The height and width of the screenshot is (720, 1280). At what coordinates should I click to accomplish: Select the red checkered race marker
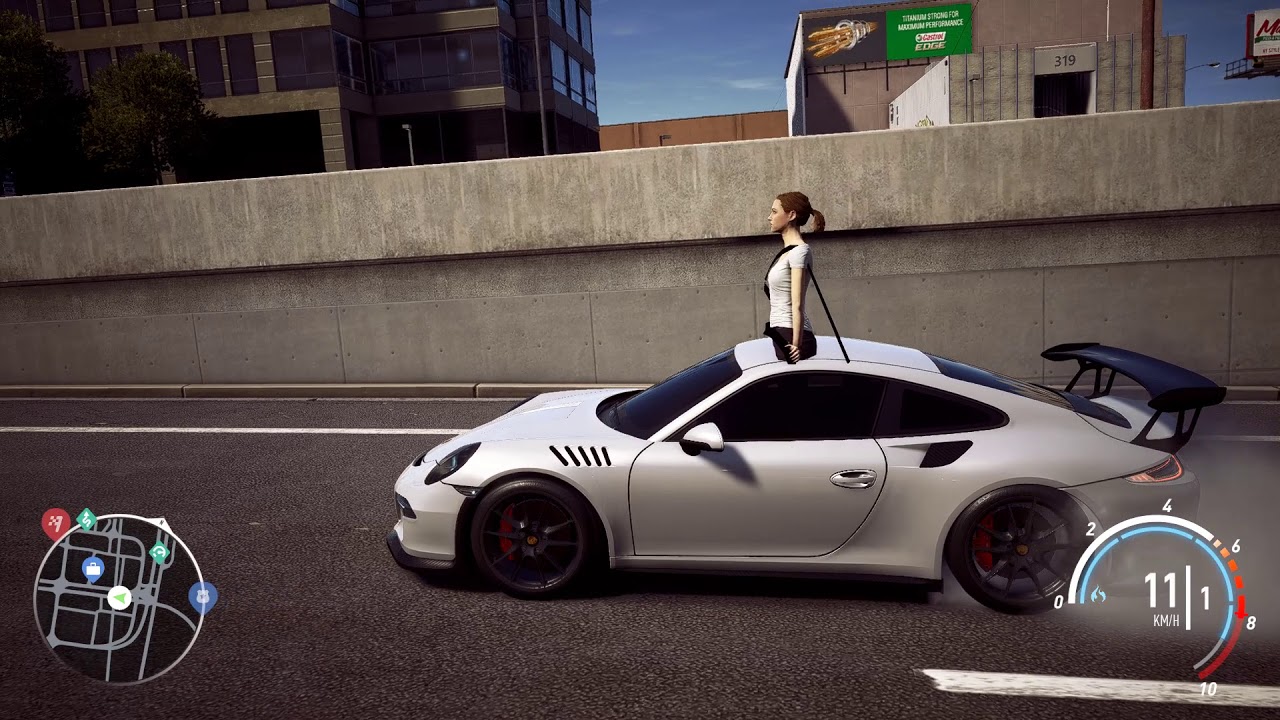[x=55, y=521]
